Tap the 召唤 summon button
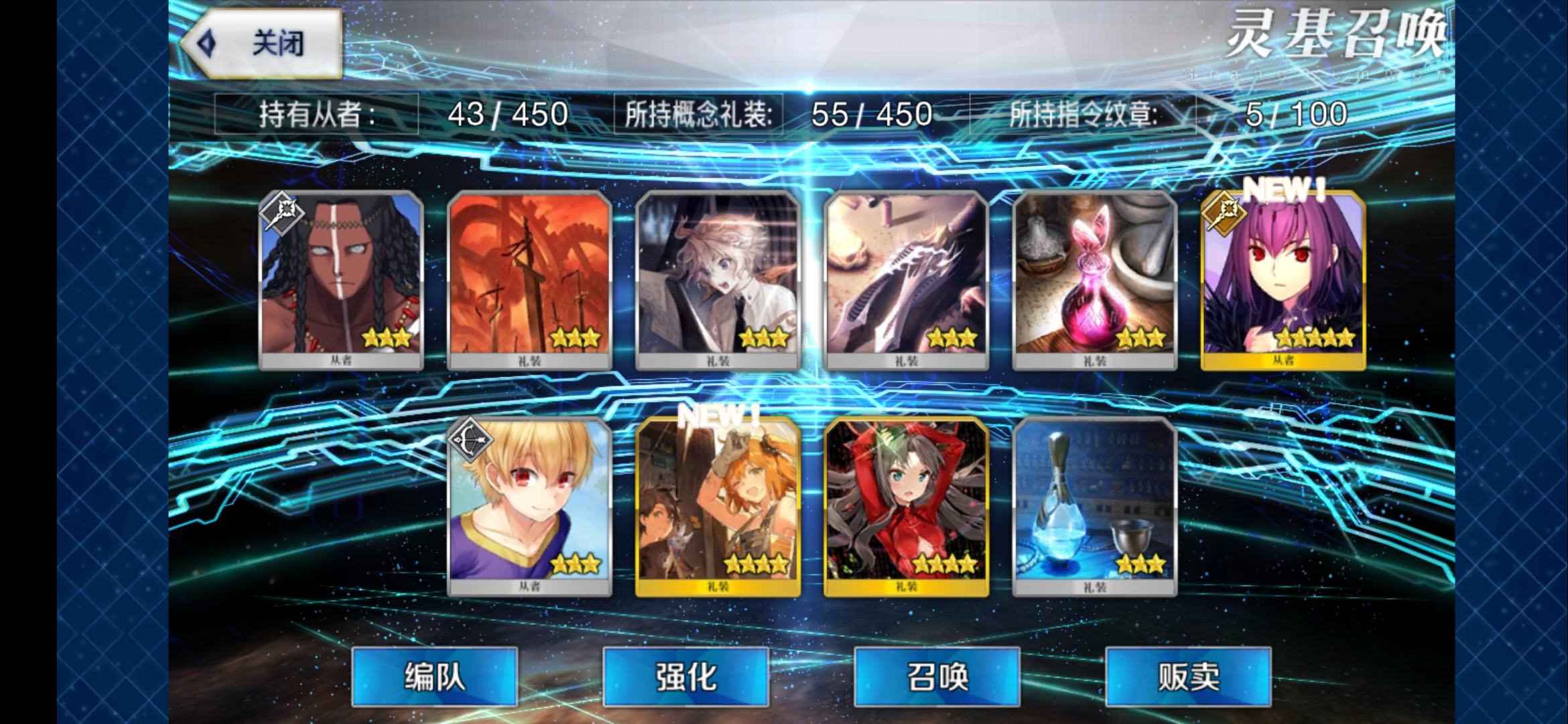Image resolution: width=1568 pixels, height=724 pixels. [937, 676]
